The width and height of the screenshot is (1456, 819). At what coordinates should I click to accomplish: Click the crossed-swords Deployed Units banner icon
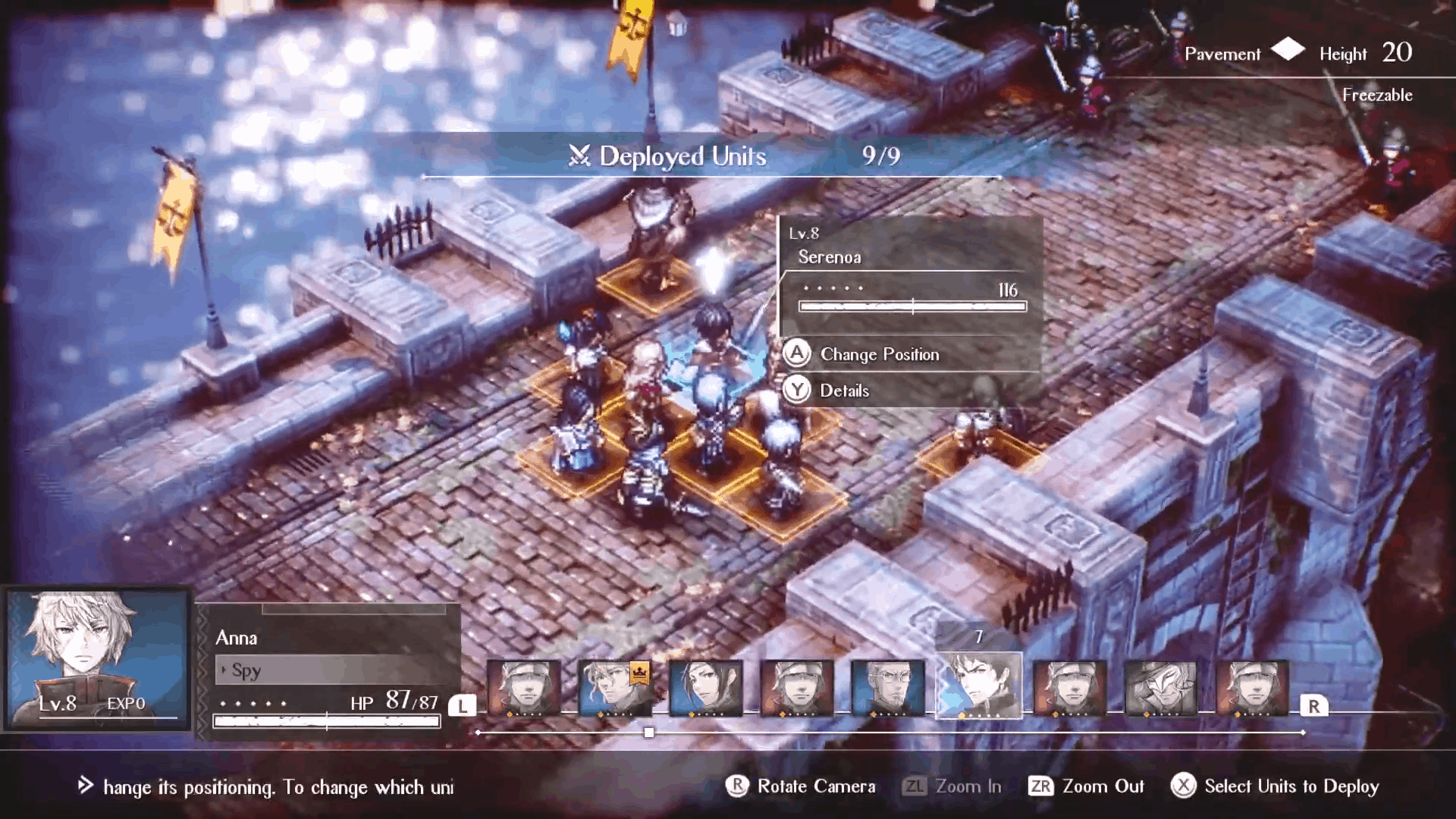pyautogui.click(x=579, y=157)
